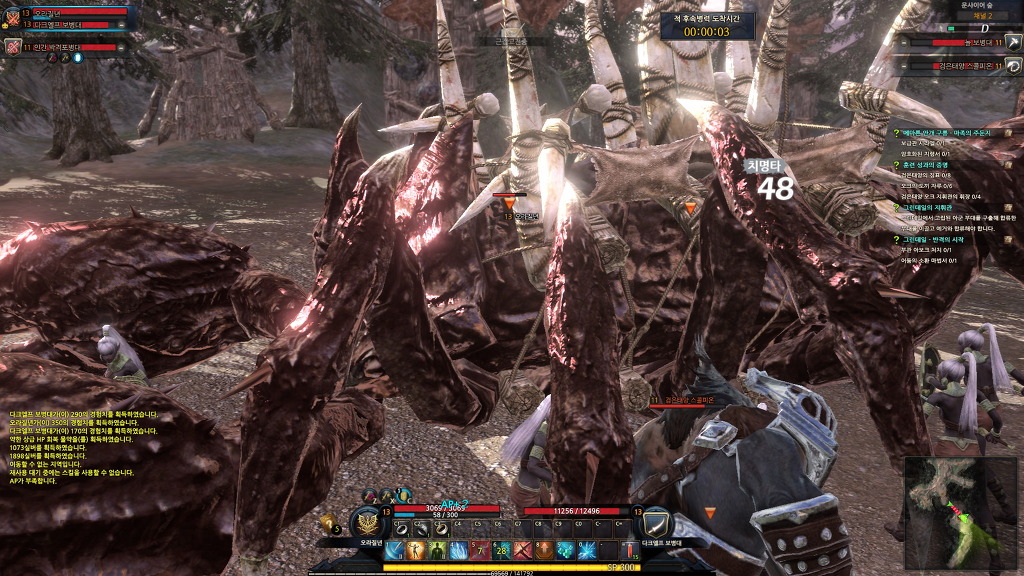Click the crossed swords hero portrait
This screenshot has width=1024, height=576.
pos(12,16)
